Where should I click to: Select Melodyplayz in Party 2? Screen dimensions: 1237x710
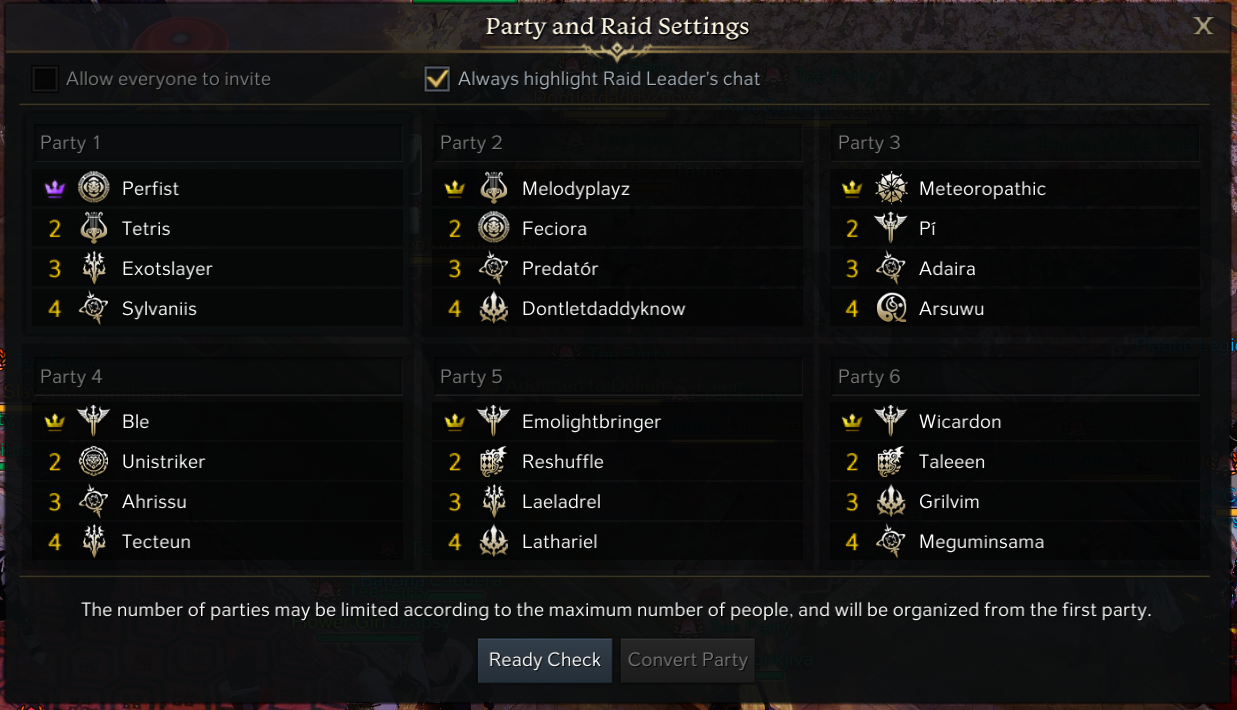(x=575, y=188)
